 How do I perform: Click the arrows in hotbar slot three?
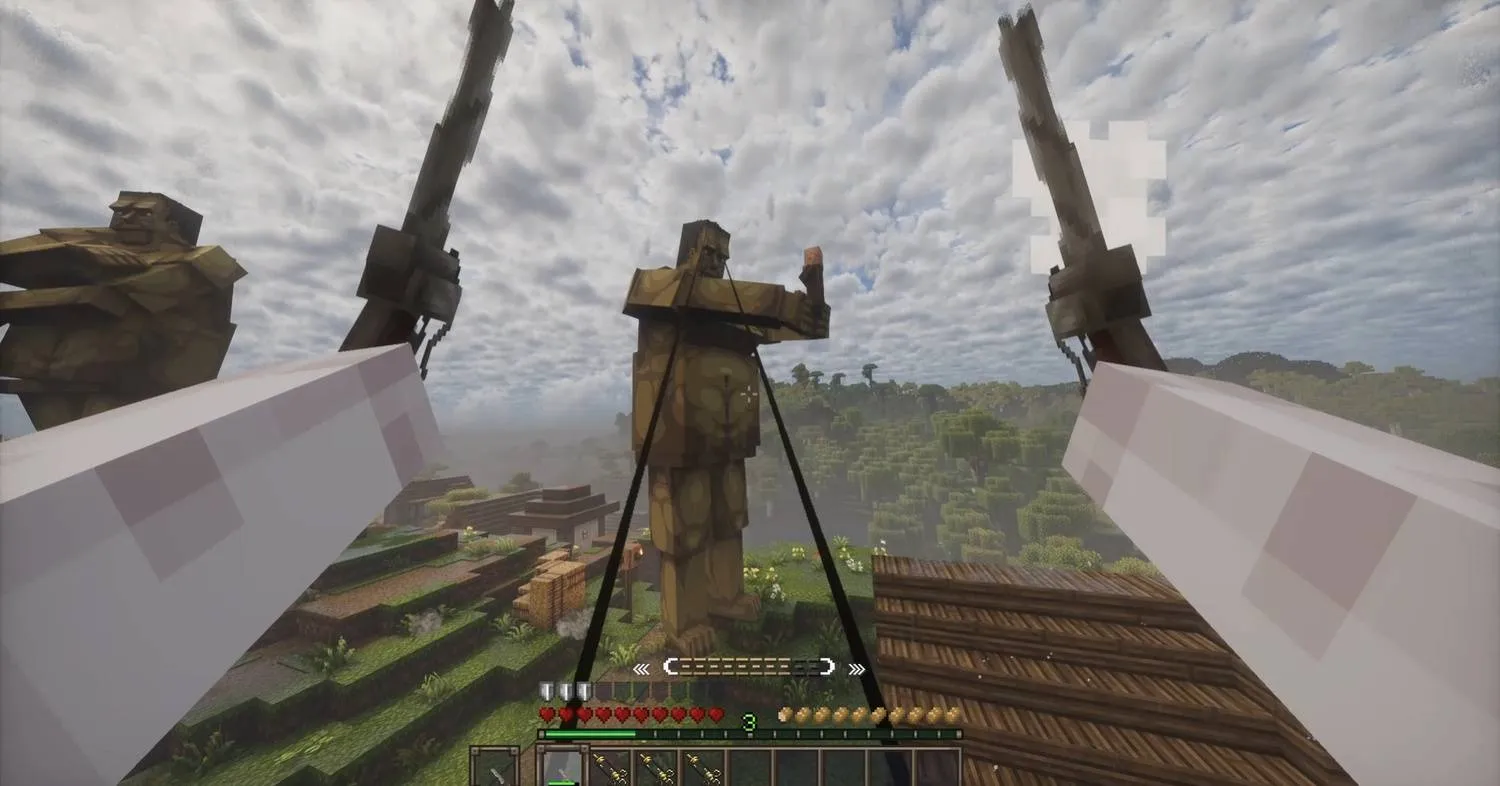pyautogui.click(x=656, y=769)
